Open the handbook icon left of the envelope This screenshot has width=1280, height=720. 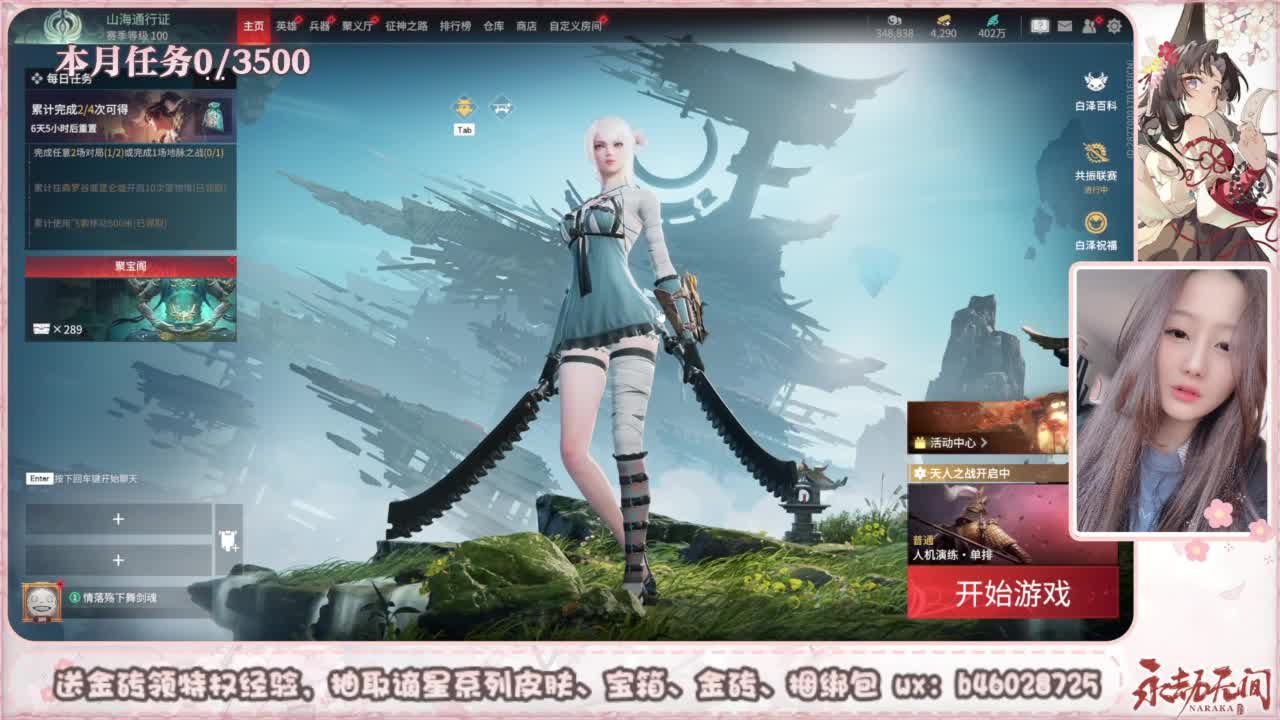(x=1039, y=25)
